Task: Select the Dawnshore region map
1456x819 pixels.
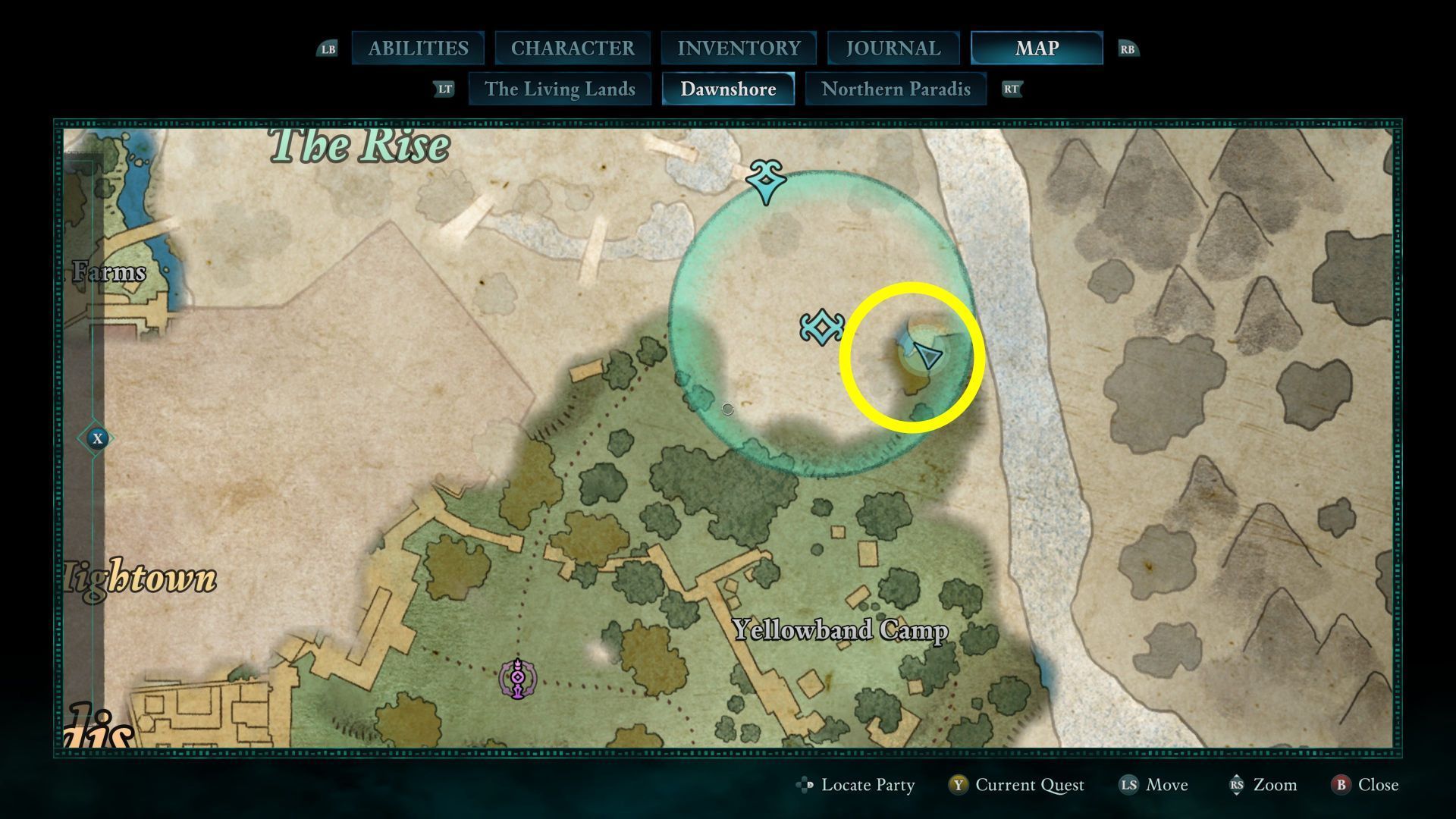Action: tap(728, 89)
